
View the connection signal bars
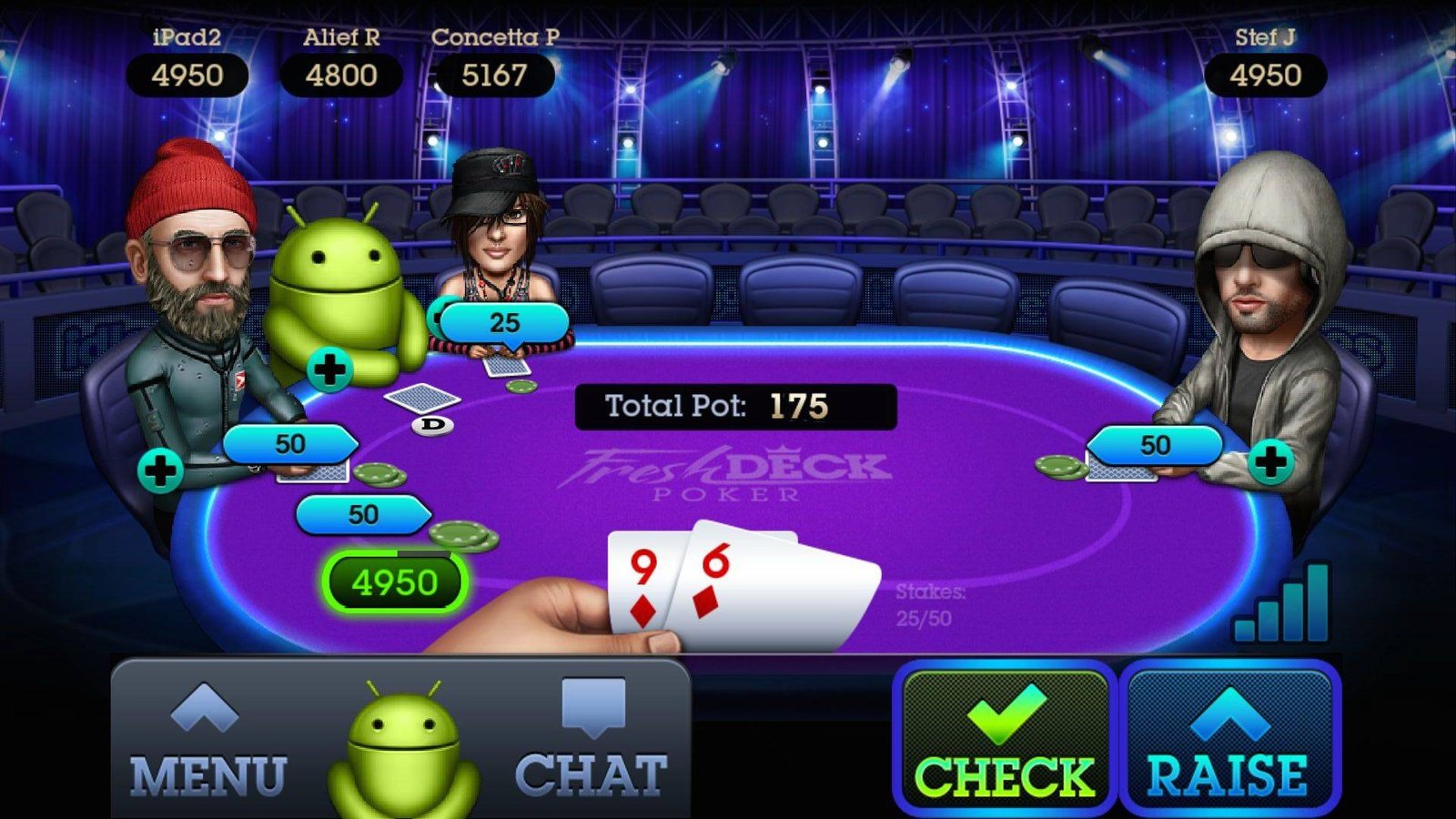click(1282, 603)
